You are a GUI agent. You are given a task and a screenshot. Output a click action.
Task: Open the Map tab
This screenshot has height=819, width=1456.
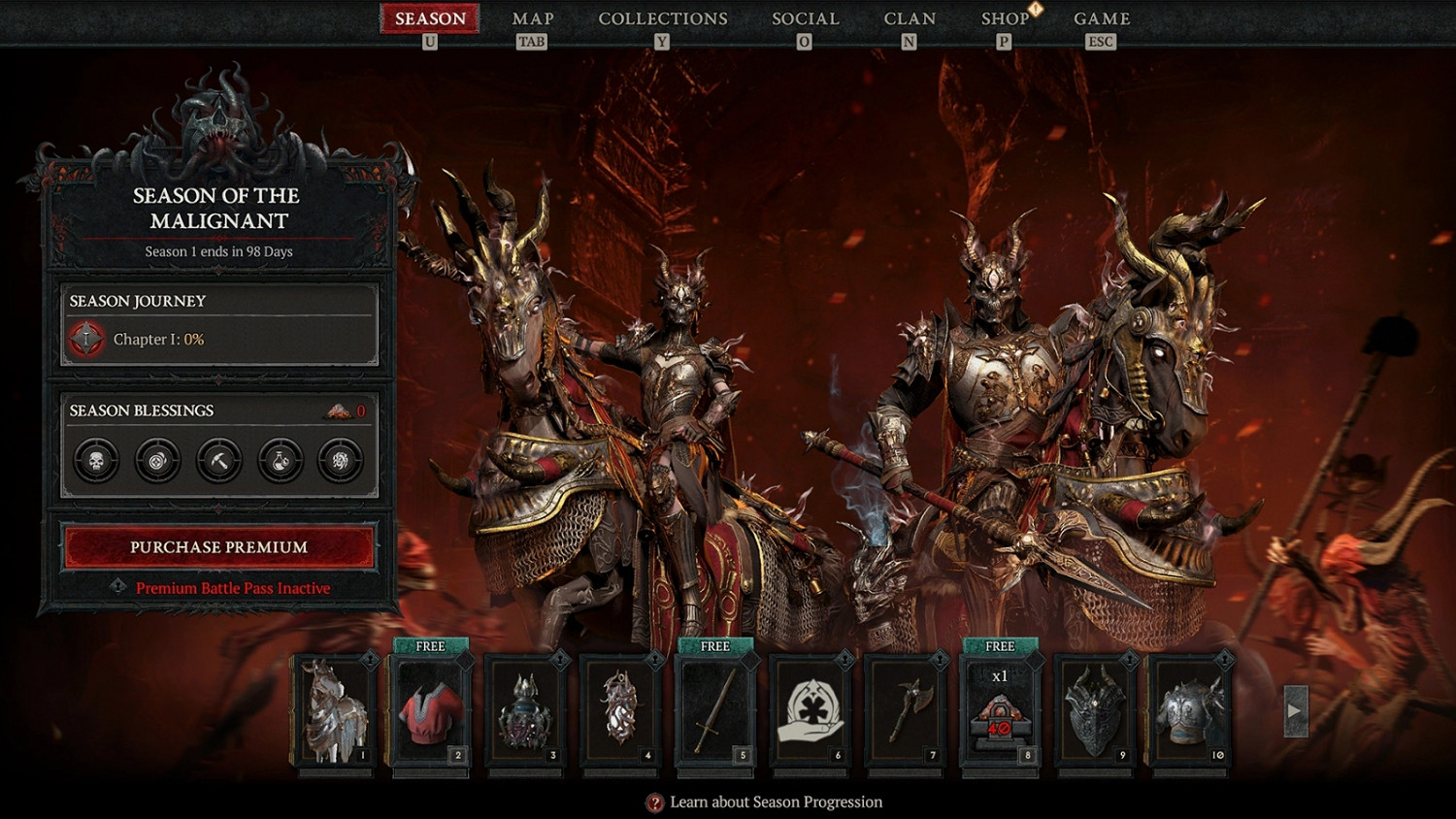(533, 19)
